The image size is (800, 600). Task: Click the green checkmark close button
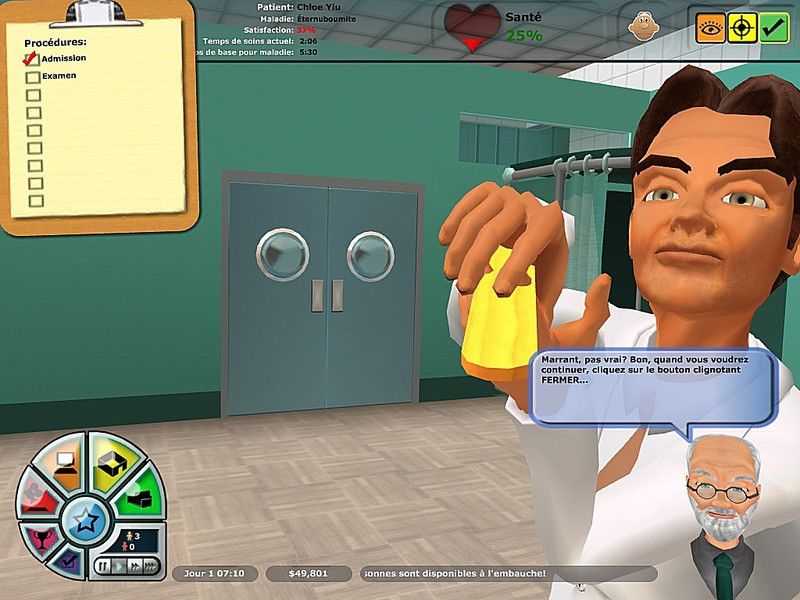click(774, 27)
